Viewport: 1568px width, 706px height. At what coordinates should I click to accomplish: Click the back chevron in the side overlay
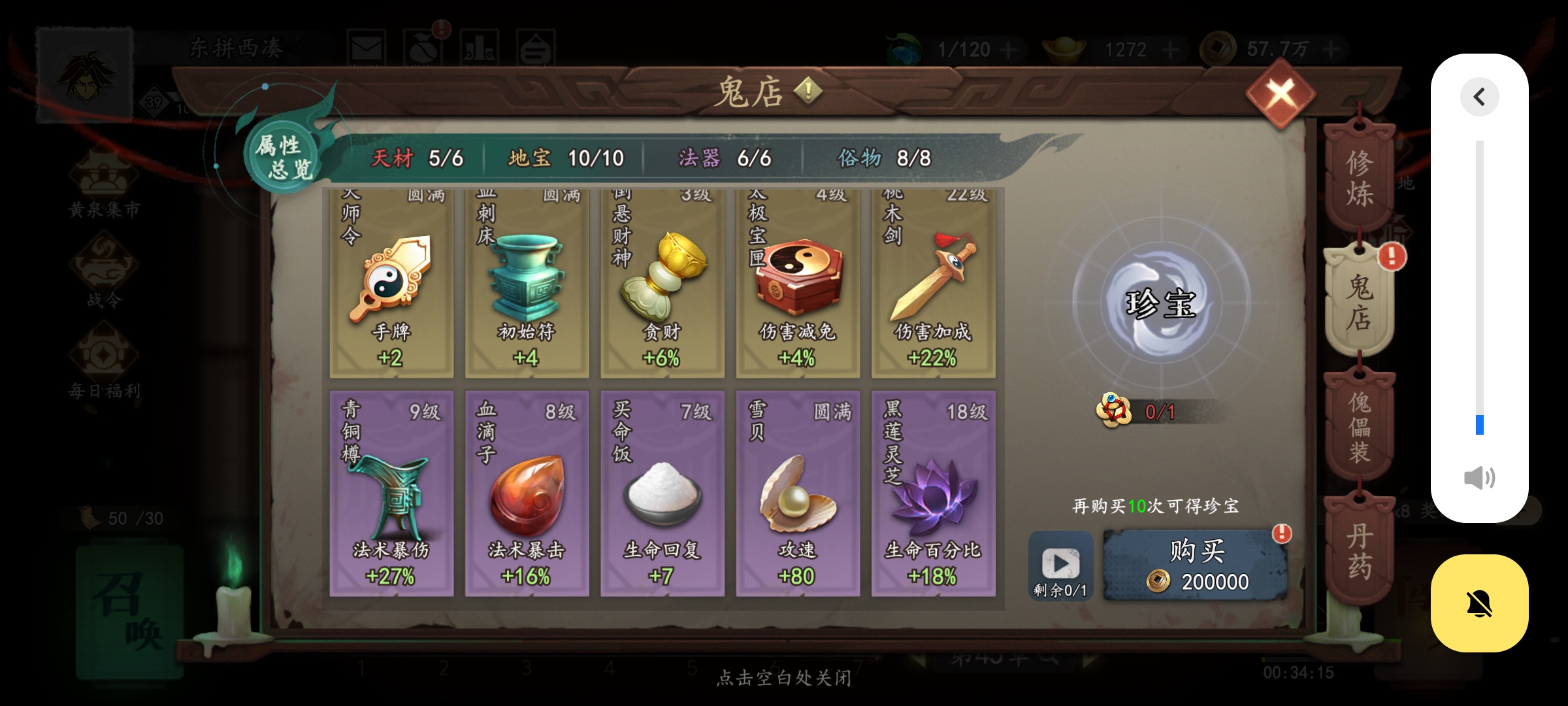(x=1480, y=96)
